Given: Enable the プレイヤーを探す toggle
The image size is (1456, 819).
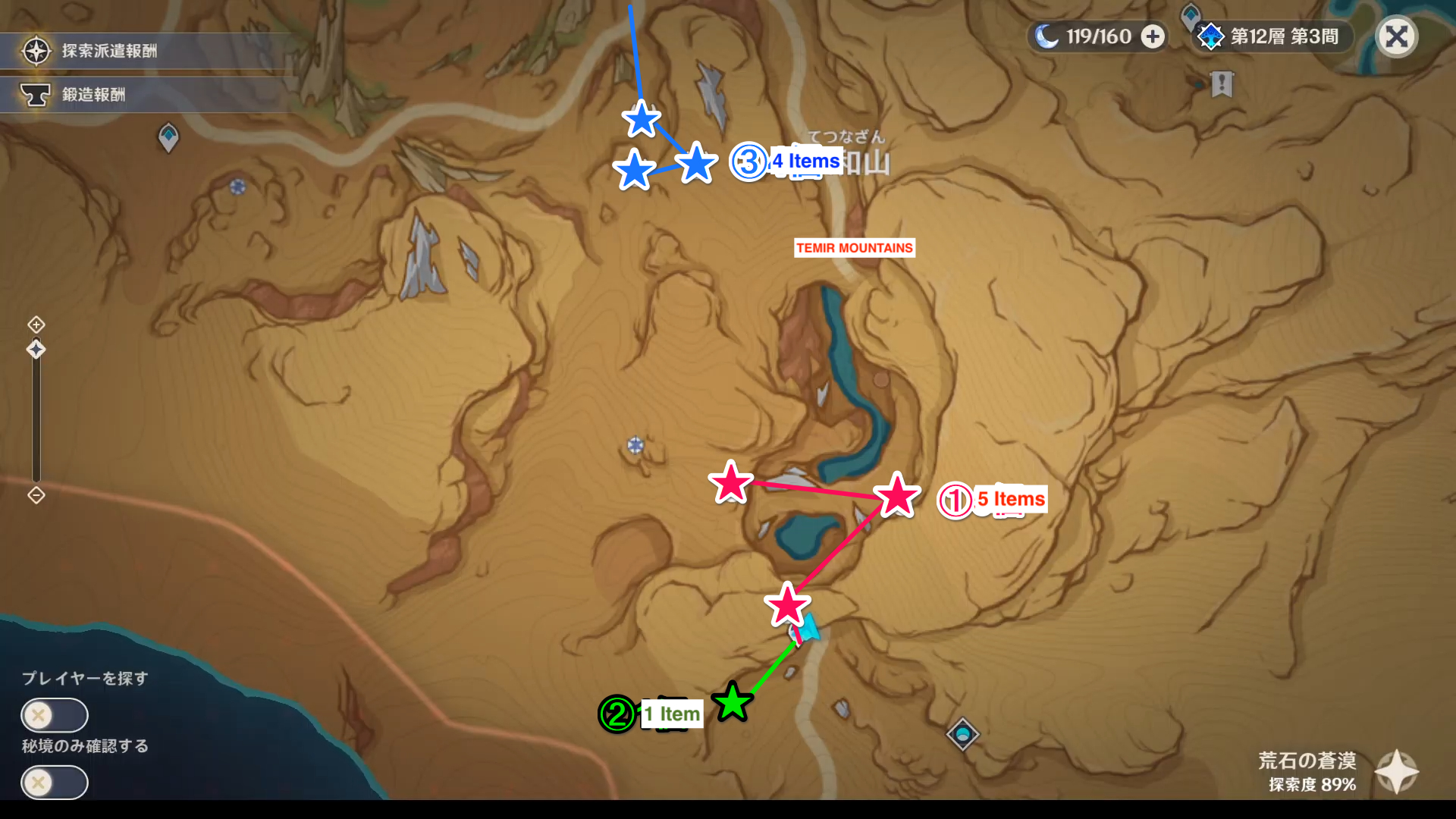Looking at the screenshot, I should [x=53, y=715].
